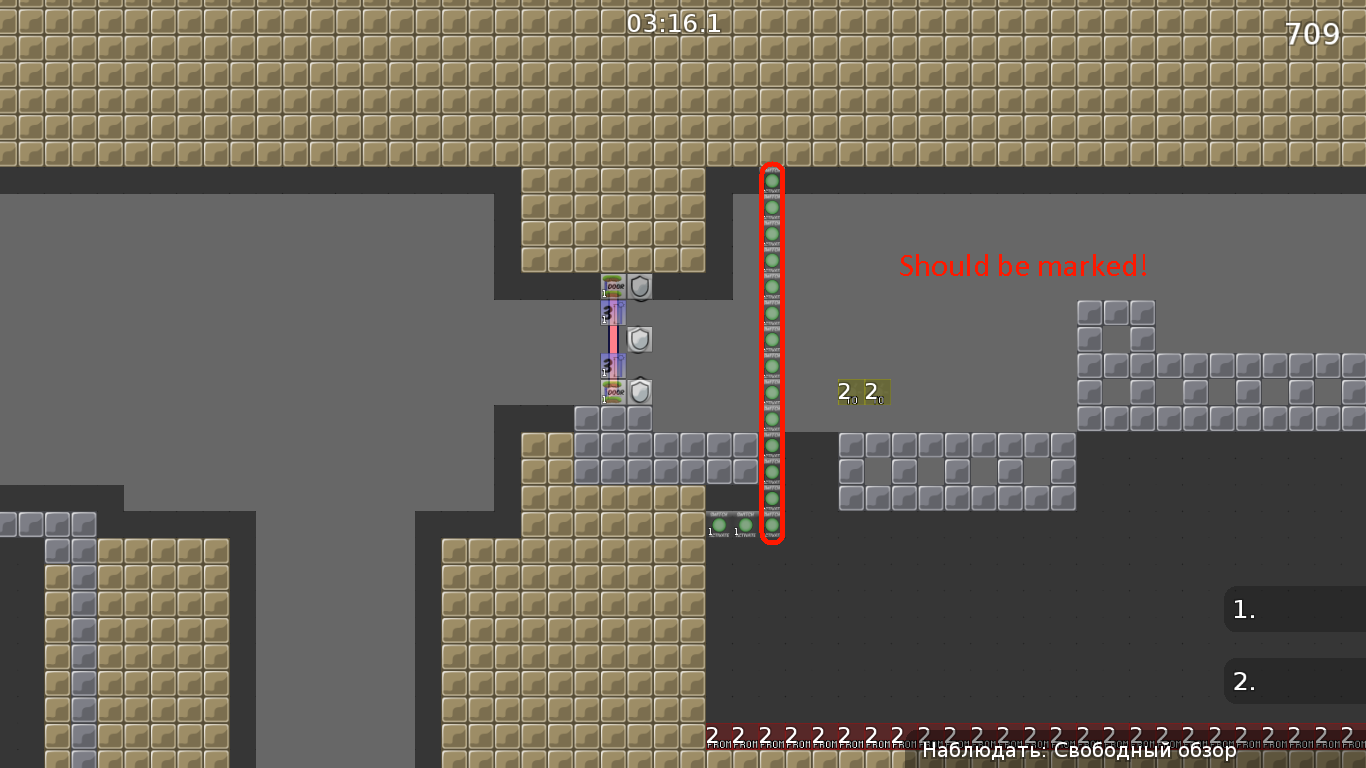The image size is (1366, 768).
Task: Click the red "Should be marked!" annotation
Action: tap(1023, 266)
